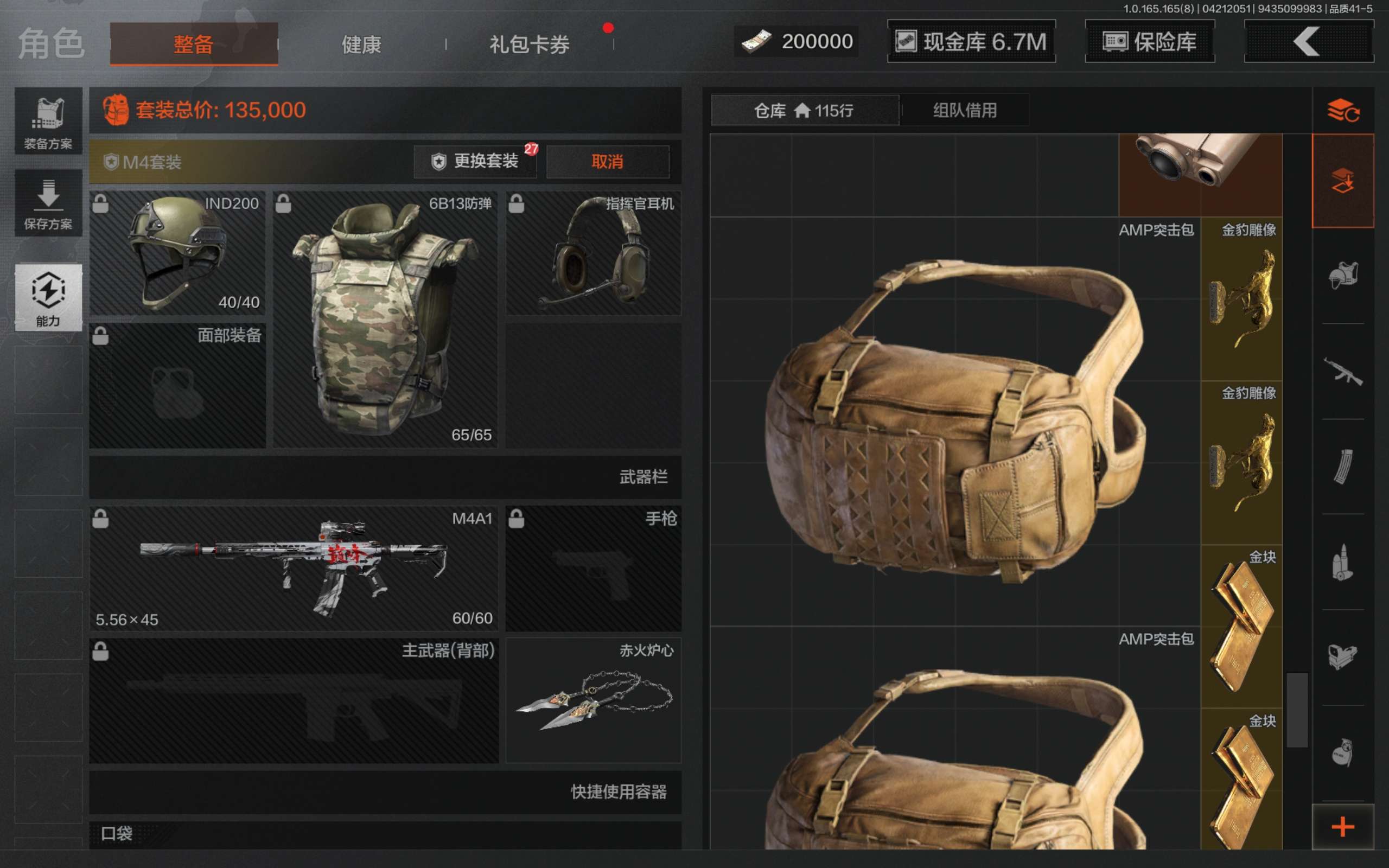The width and height of the screenshot is (1389, 868).
Task: Open the 保险库 safe
Action: pos(1150,41)
